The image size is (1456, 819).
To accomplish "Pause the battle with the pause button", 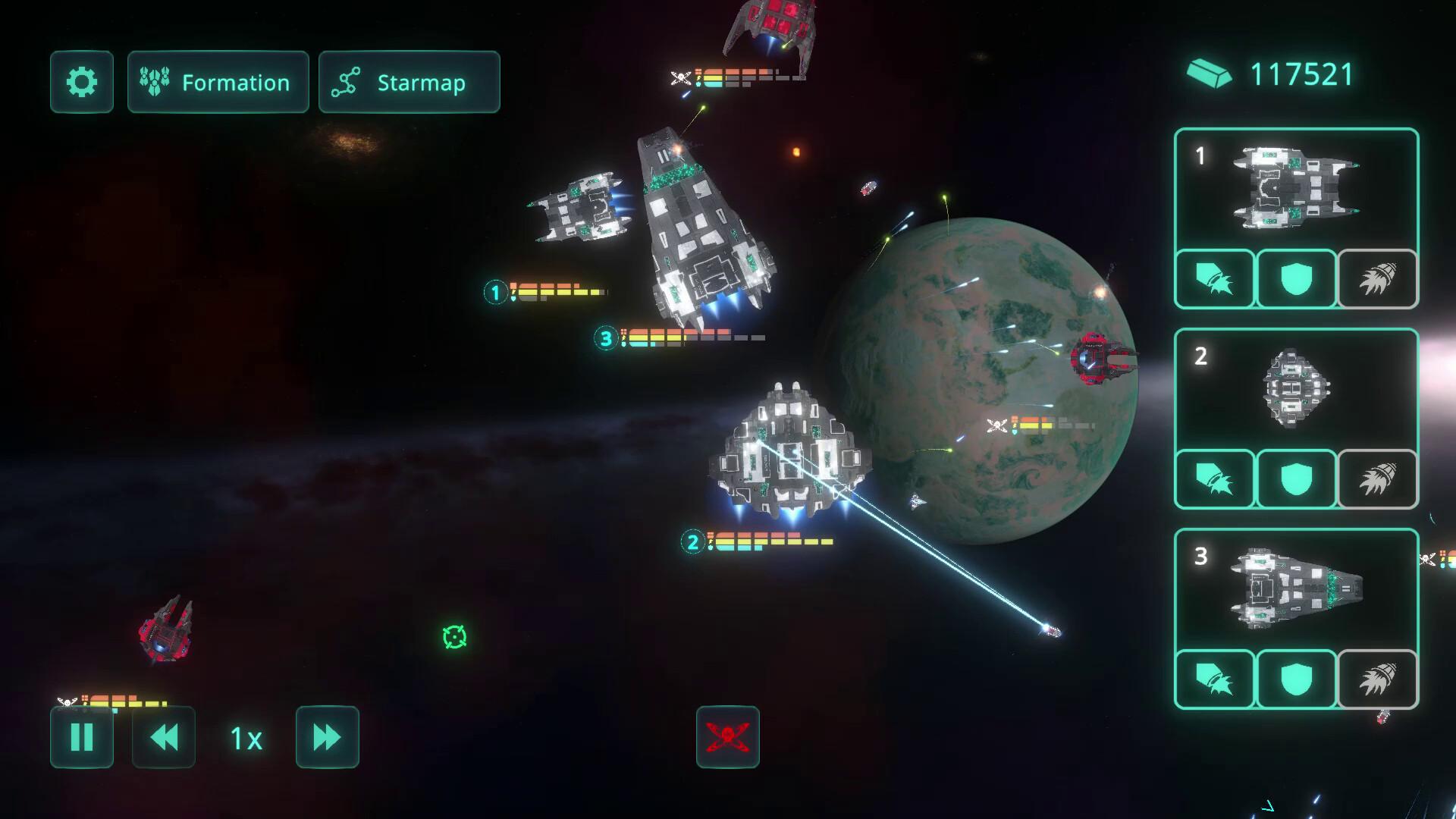I will pyautogui.click(x=81, y=739).
